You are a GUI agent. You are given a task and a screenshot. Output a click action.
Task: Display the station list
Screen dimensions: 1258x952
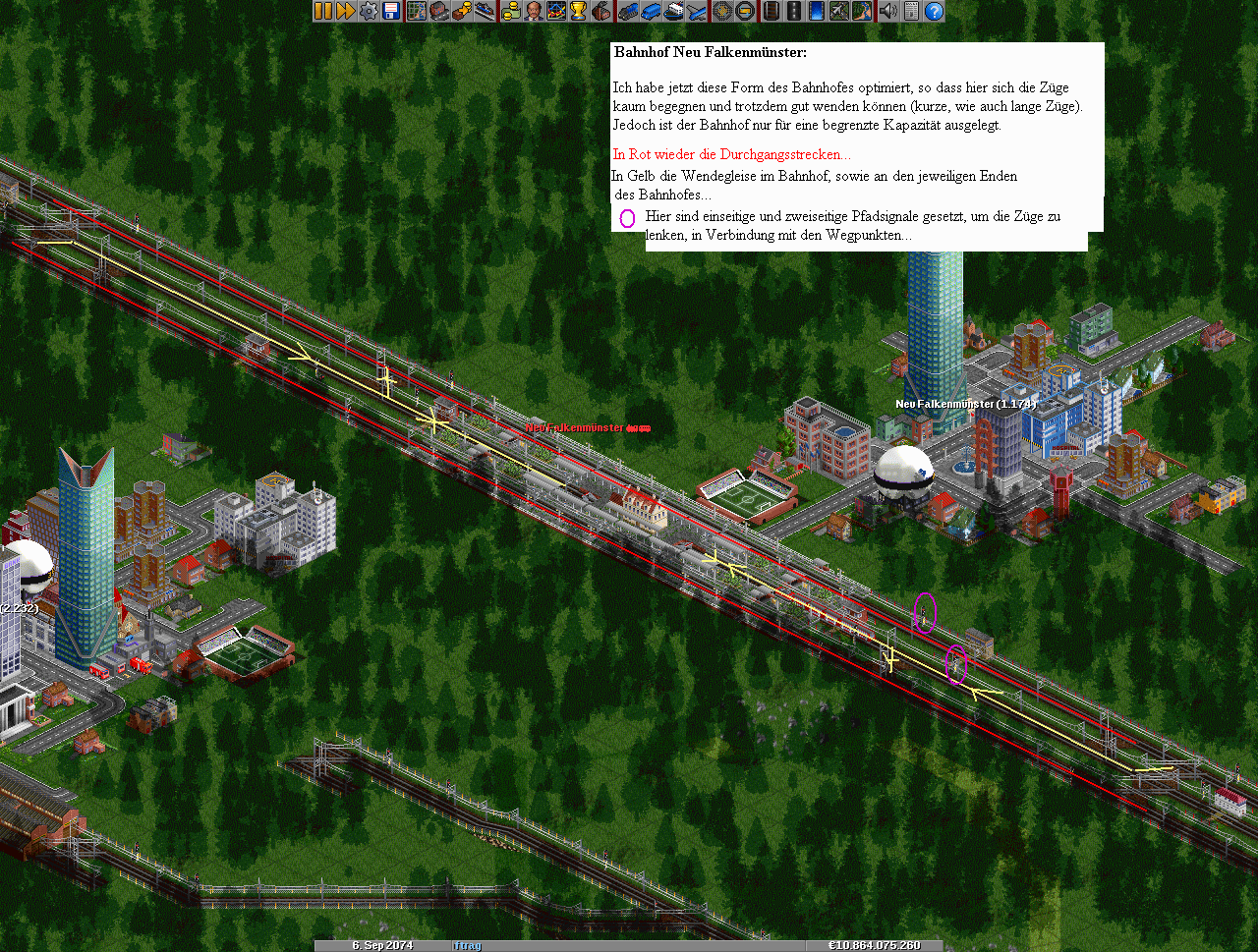[486, 11]
